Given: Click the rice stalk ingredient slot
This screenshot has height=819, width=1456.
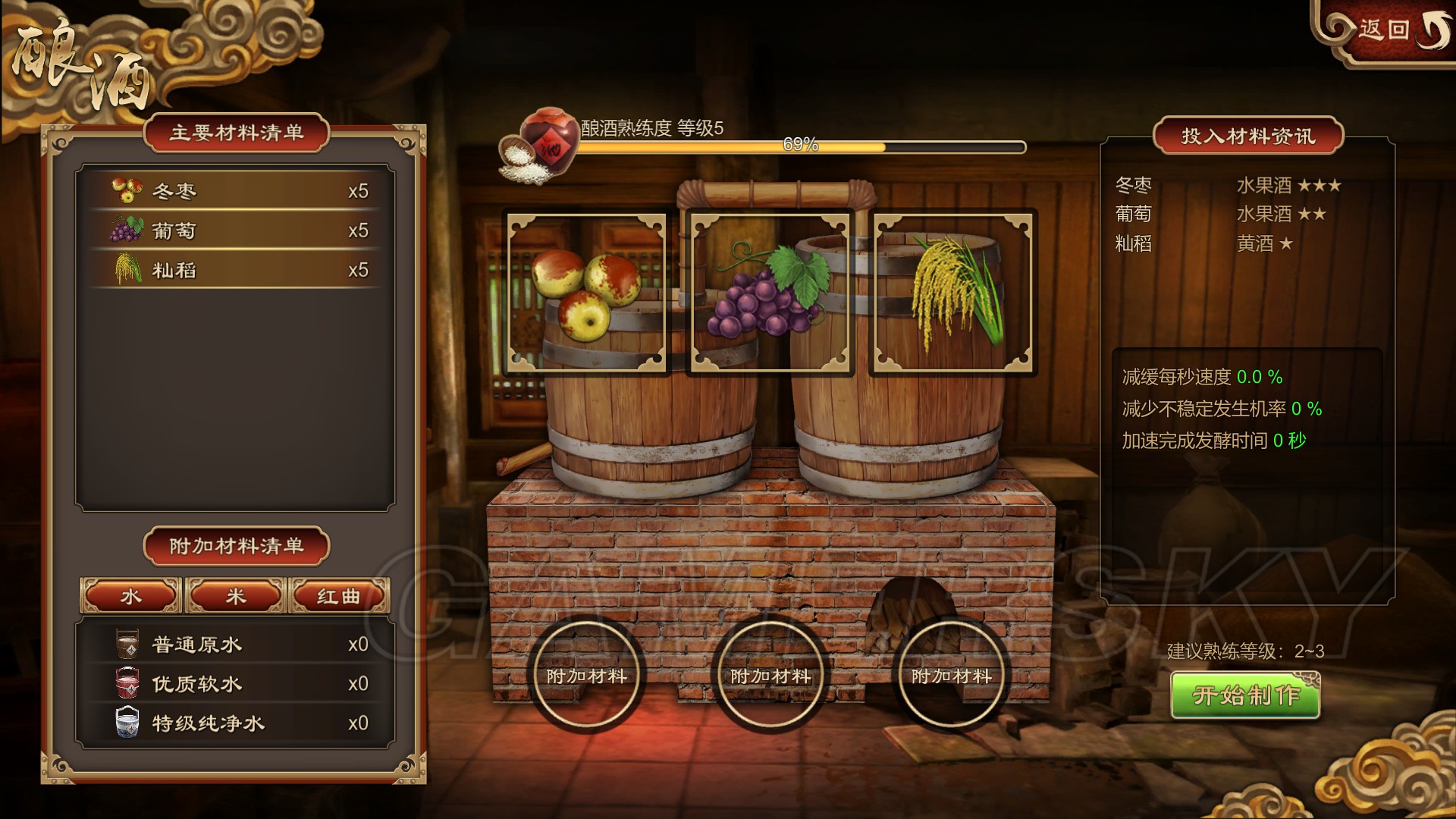Looking at the screenshot, I should click(953, 293).
